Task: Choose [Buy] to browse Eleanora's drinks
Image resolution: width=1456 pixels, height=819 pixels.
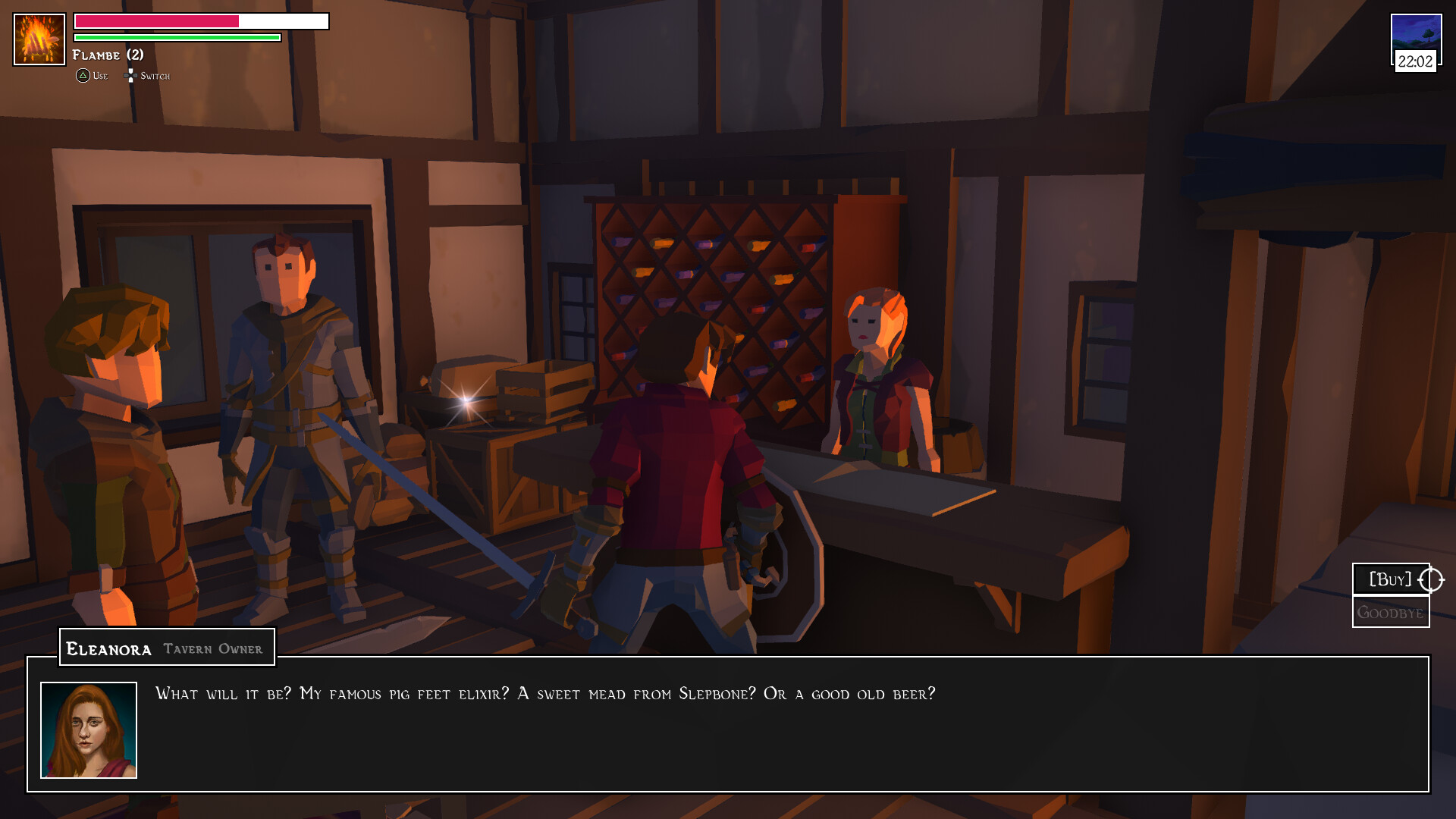Action: click(1391, 579)
